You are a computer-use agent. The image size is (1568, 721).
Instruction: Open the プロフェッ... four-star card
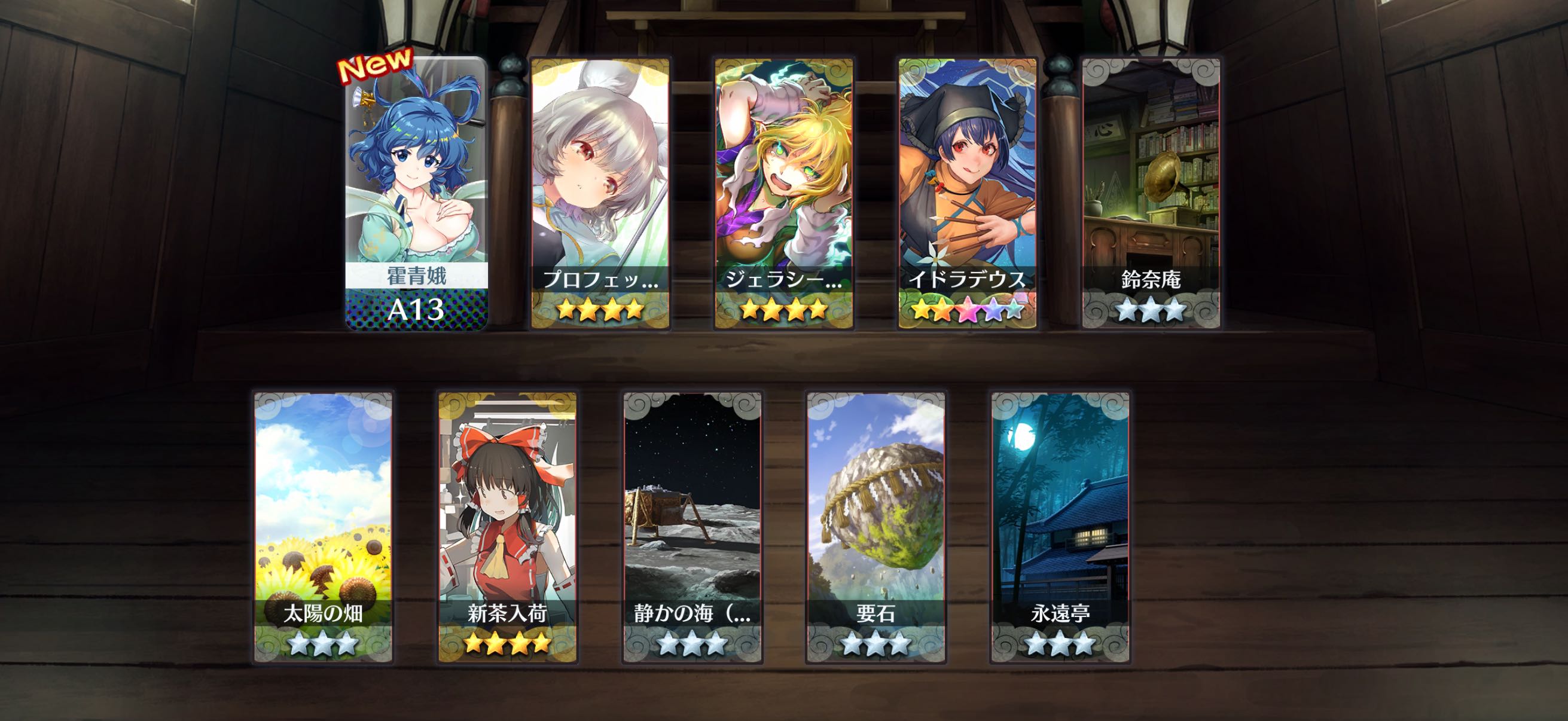point(600,194)
